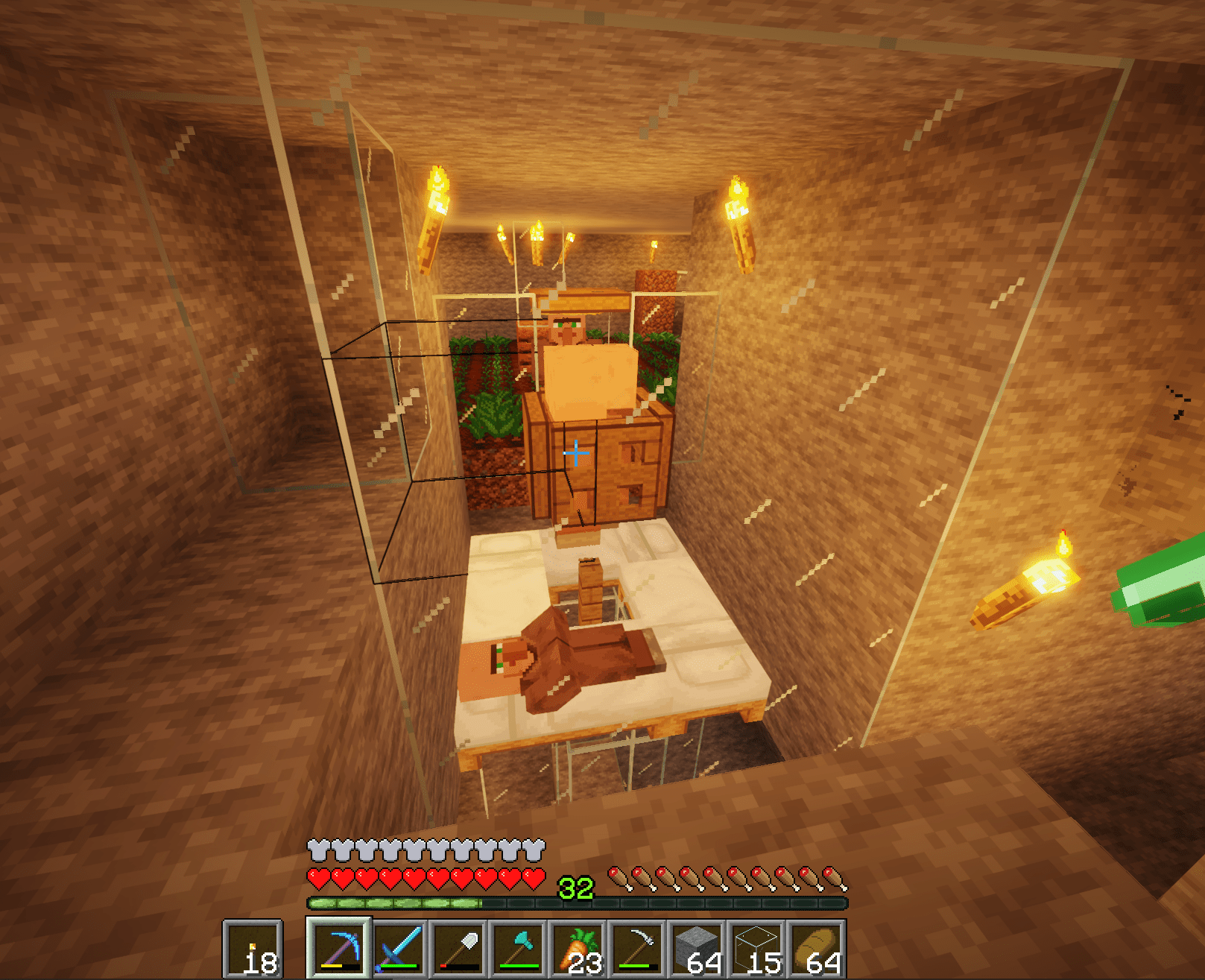Click the experience level number 32
Screen dimensions: 1205x980
576,888
